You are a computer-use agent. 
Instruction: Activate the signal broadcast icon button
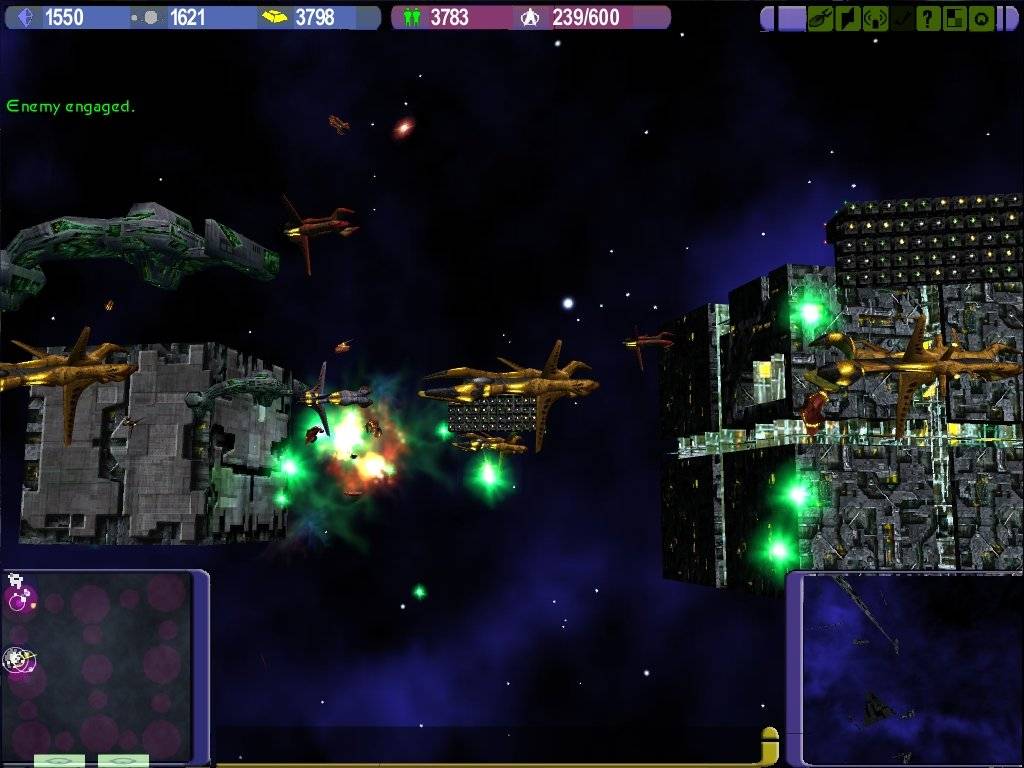(x=875, y=18)
